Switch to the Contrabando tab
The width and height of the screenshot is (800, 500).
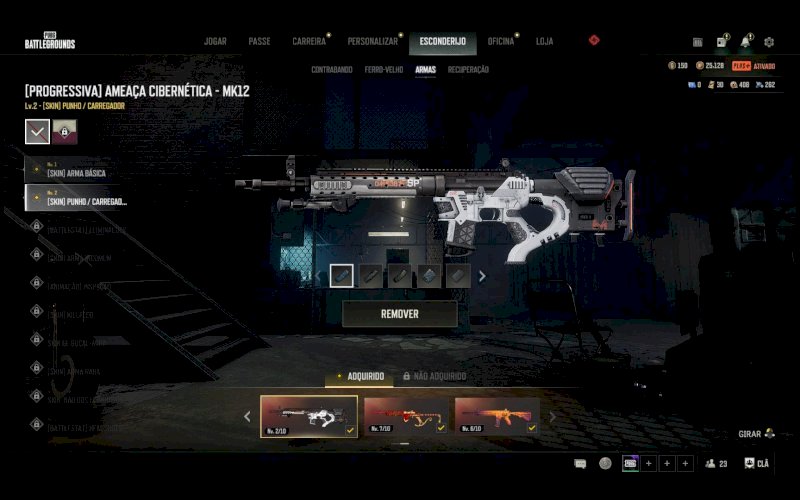[331, 70]
